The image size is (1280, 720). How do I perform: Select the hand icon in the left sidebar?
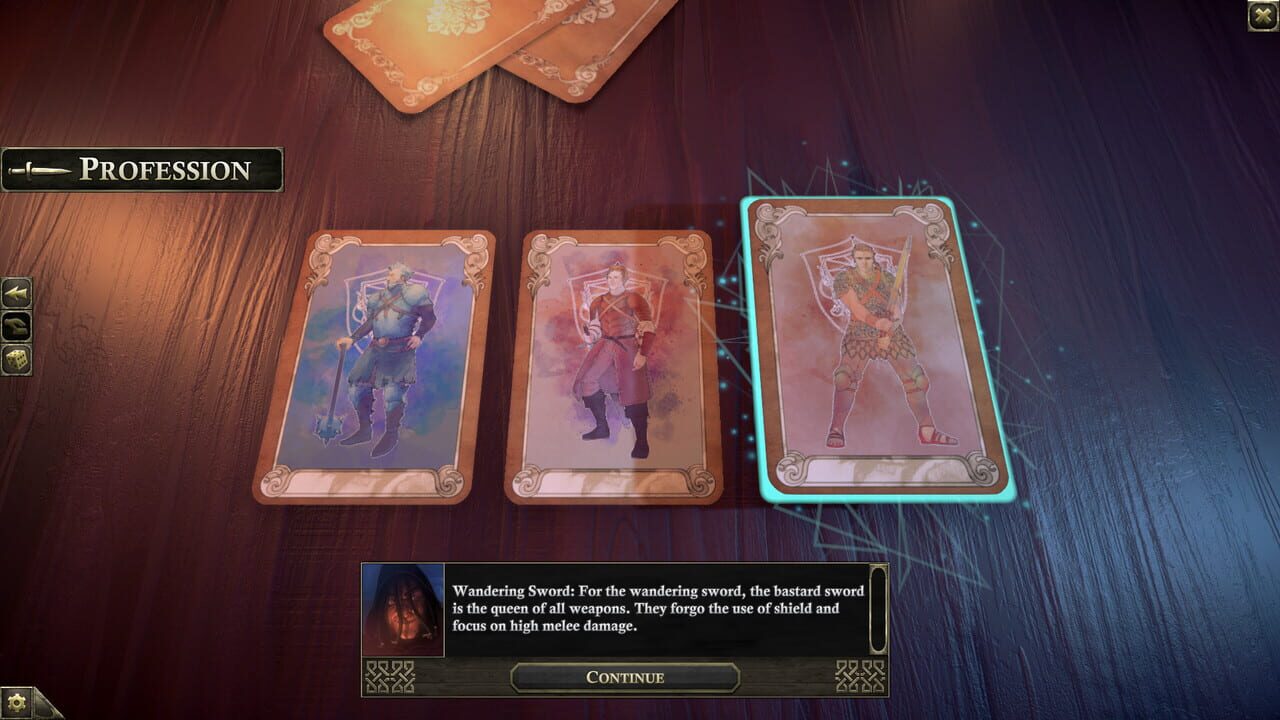pyautogui.click(x=16, y=325)
